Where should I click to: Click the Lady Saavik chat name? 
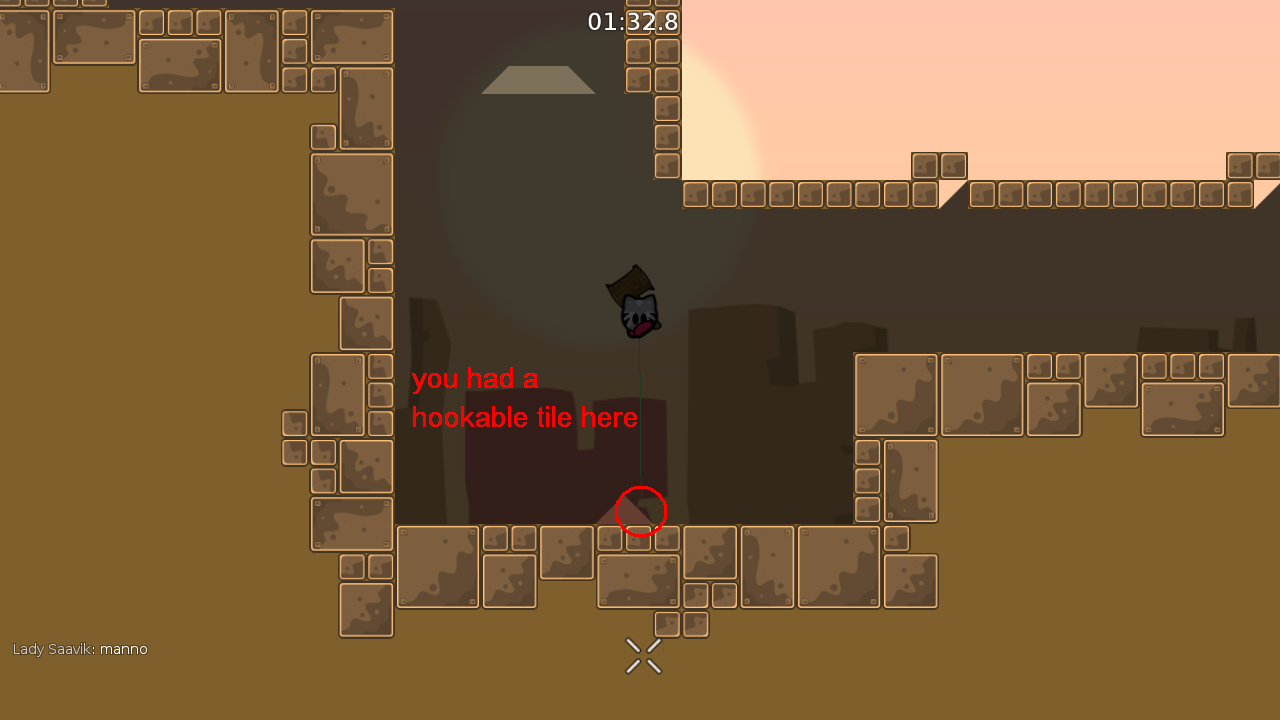[x=50, y=649]
